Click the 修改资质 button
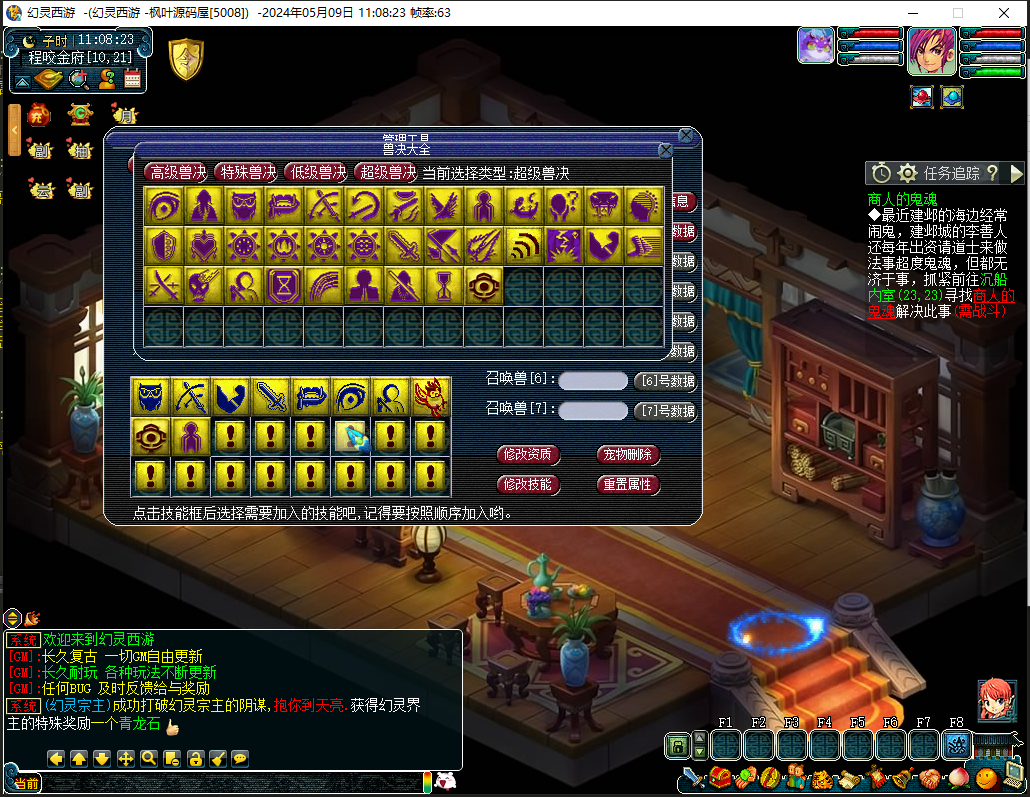Image resolution: width=1030 pixels, height=797 pixels. coord(528,455)
